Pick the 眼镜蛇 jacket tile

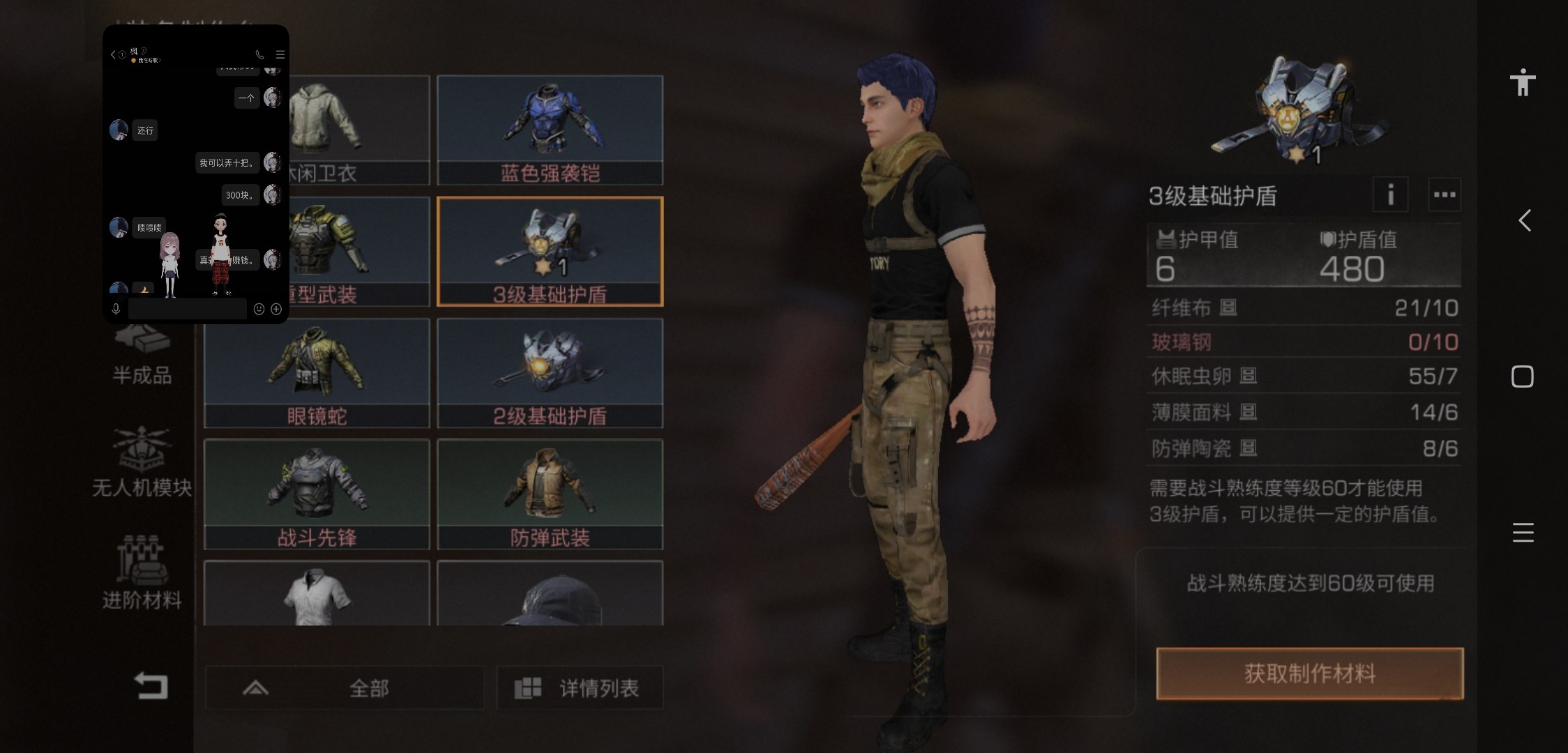tap(317, 372)
